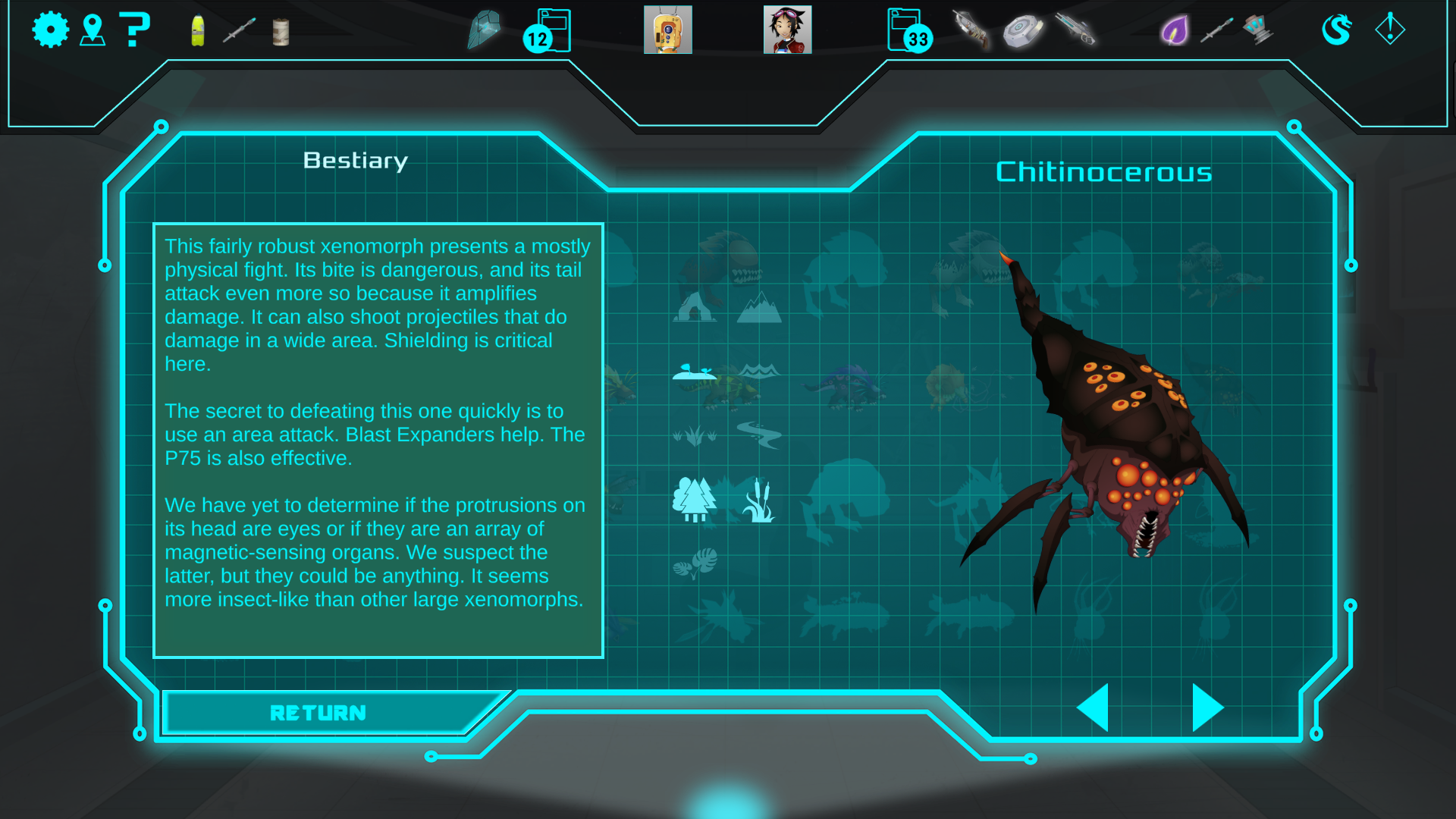1456x819 pixels.
Task: Select the goggles girl character portrait
Action: [787, 30]
